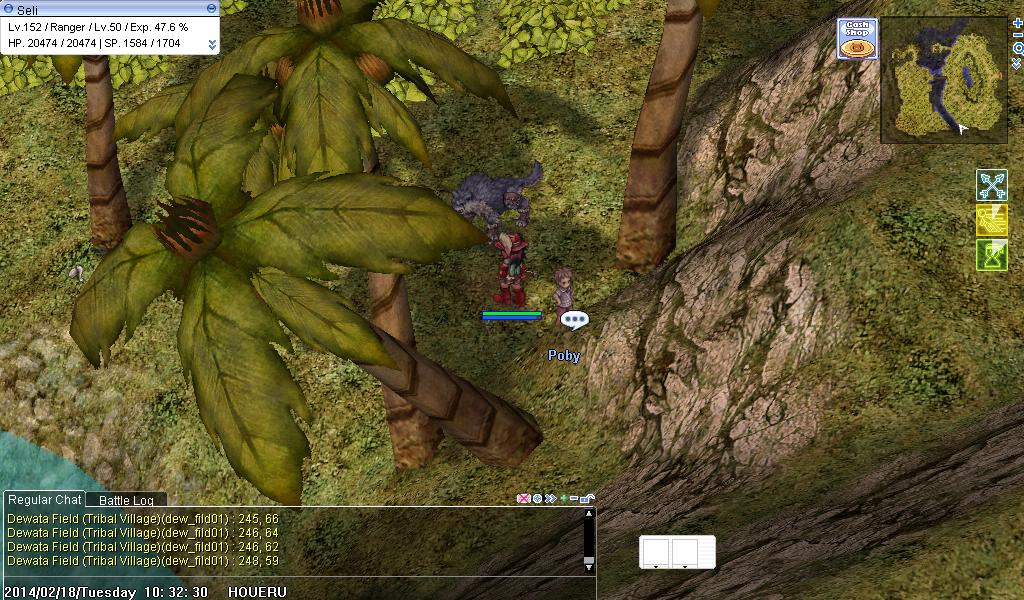Open Poby's speech bubble chat icon
Screen dimensions: 1024x600
tap(574, 320)
